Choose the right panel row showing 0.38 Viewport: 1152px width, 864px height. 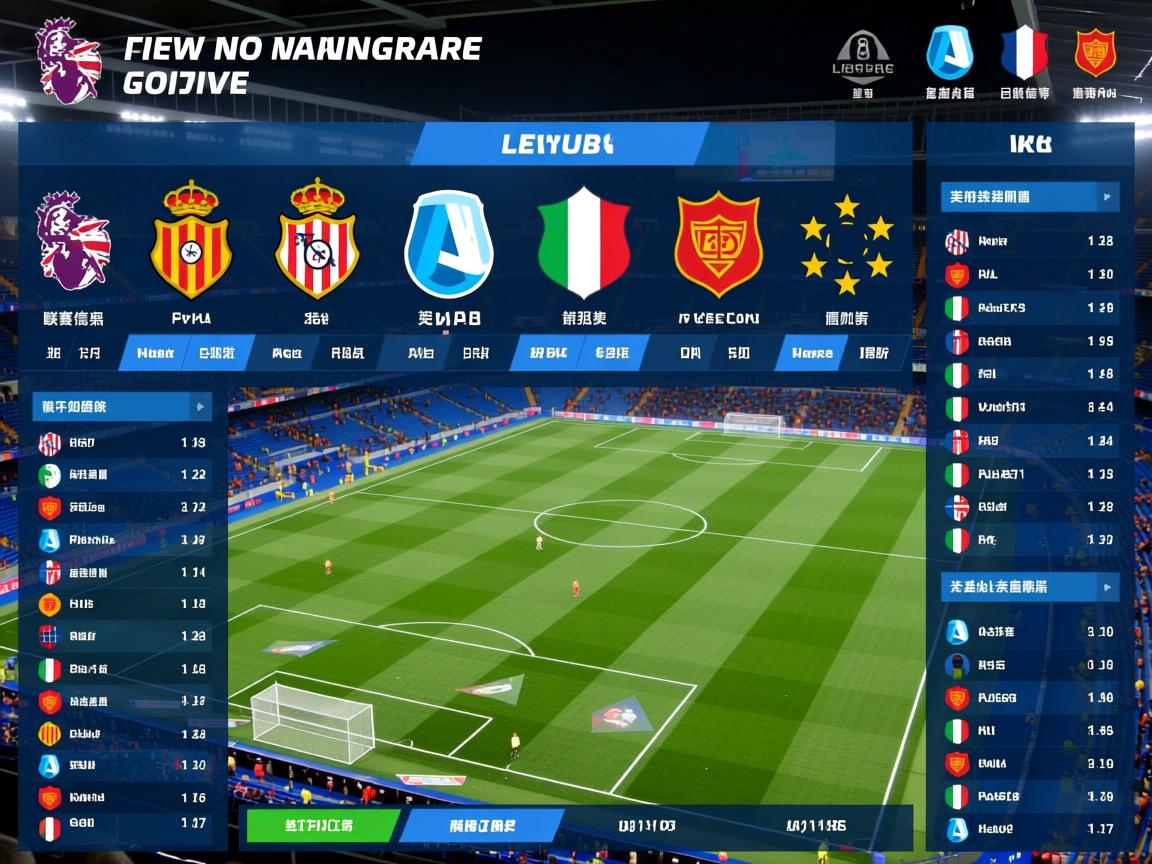point(1030,664)
